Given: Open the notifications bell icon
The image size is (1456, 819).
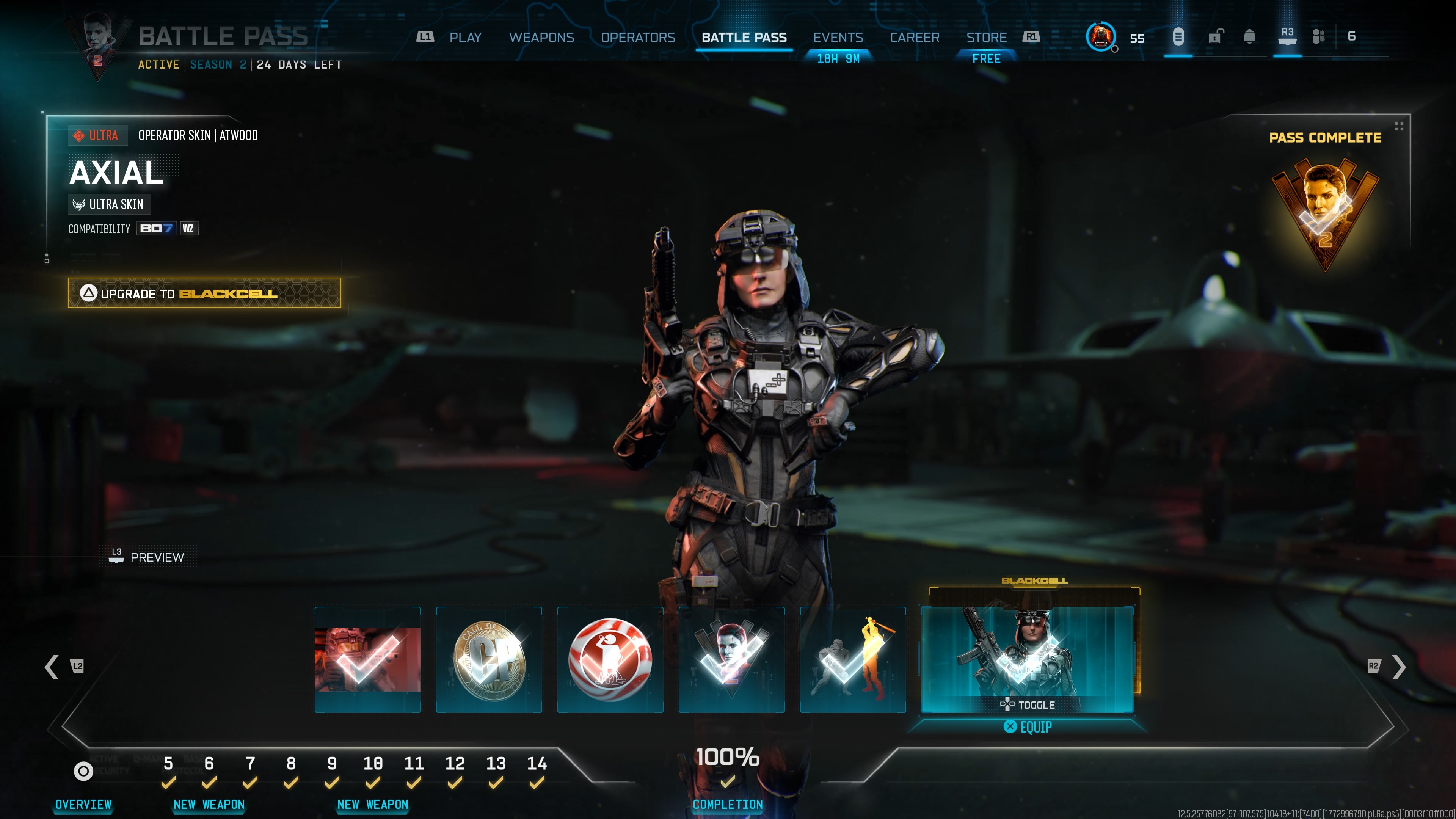Looking at the screenshot, I should coord(1249,37).
